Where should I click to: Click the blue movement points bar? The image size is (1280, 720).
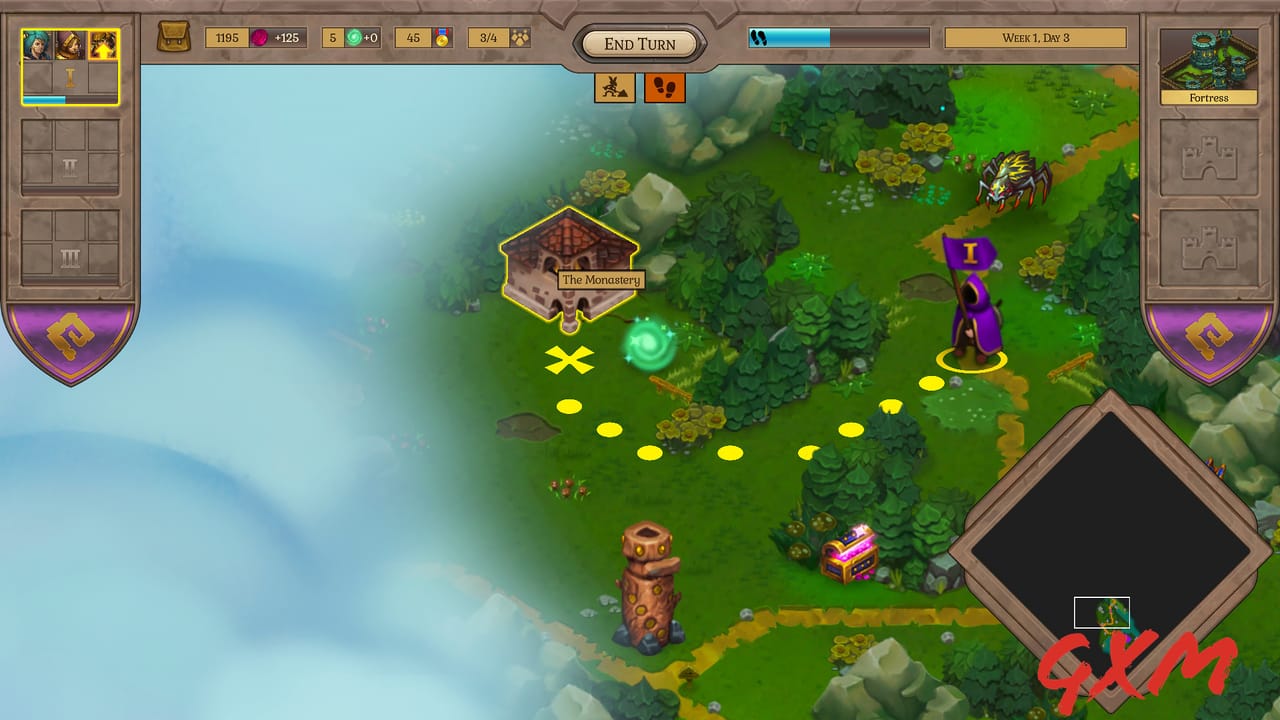click(x=790, y=36)
